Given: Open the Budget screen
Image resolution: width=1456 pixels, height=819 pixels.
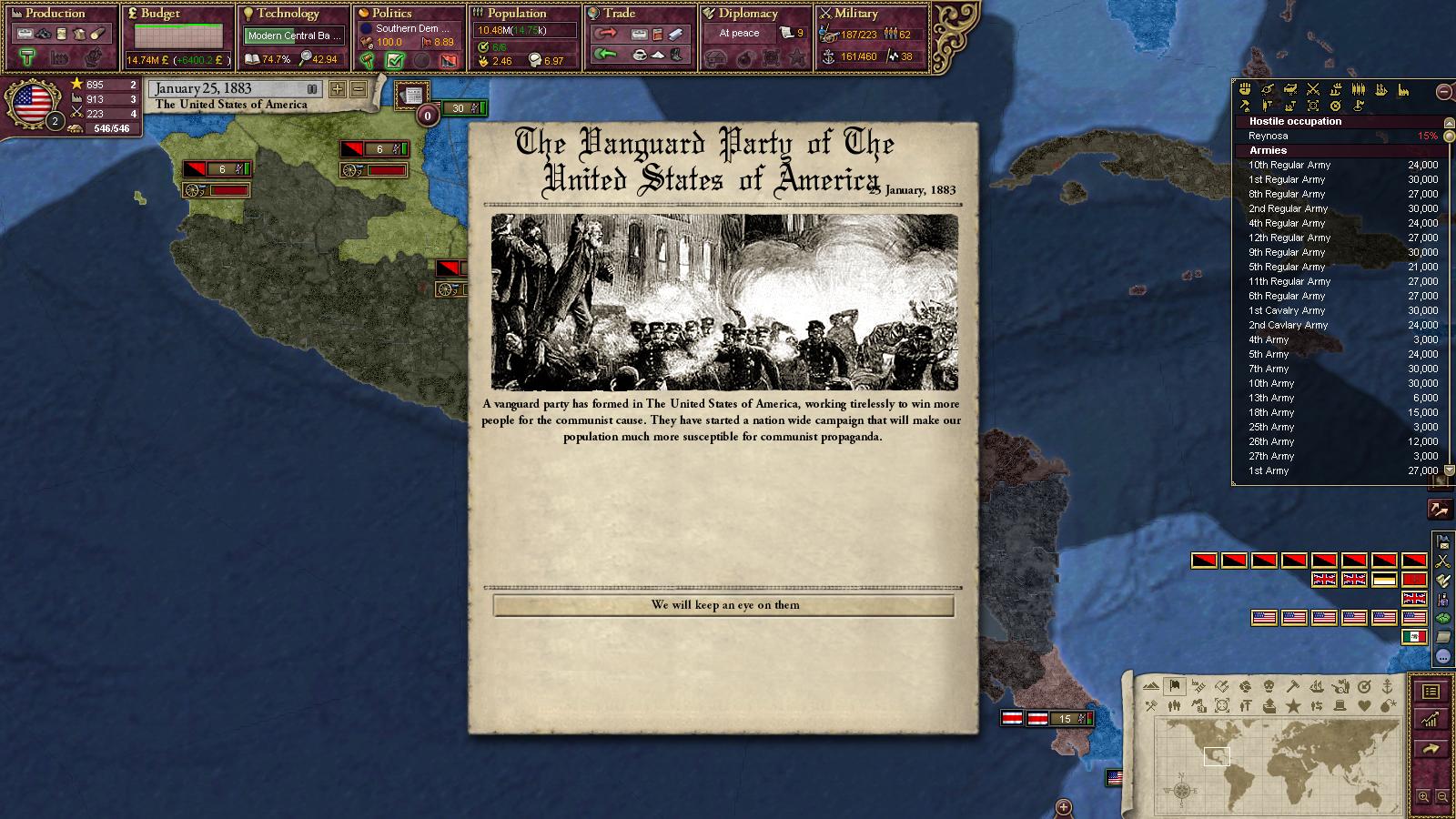Looking at the screenshot, I should coord(160,14).
